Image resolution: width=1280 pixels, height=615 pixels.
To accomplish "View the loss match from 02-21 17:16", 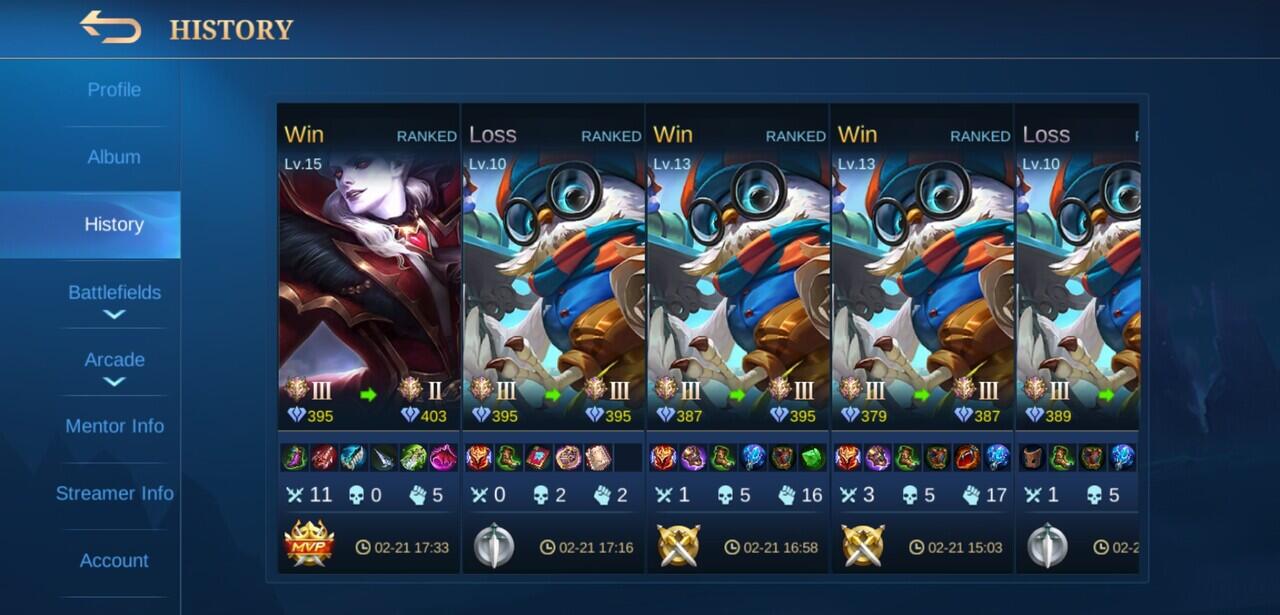I will click(553, 300).
